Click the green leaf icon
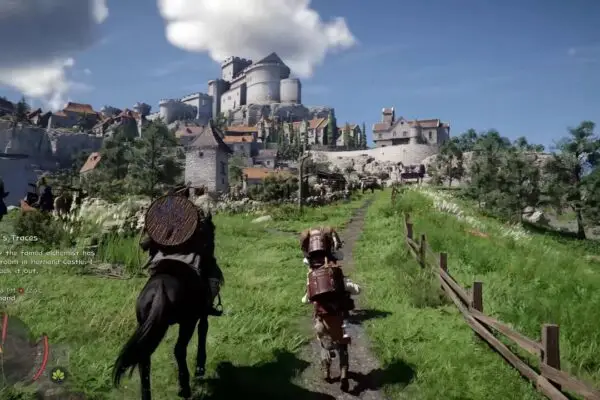 click(x=57, y=375)
